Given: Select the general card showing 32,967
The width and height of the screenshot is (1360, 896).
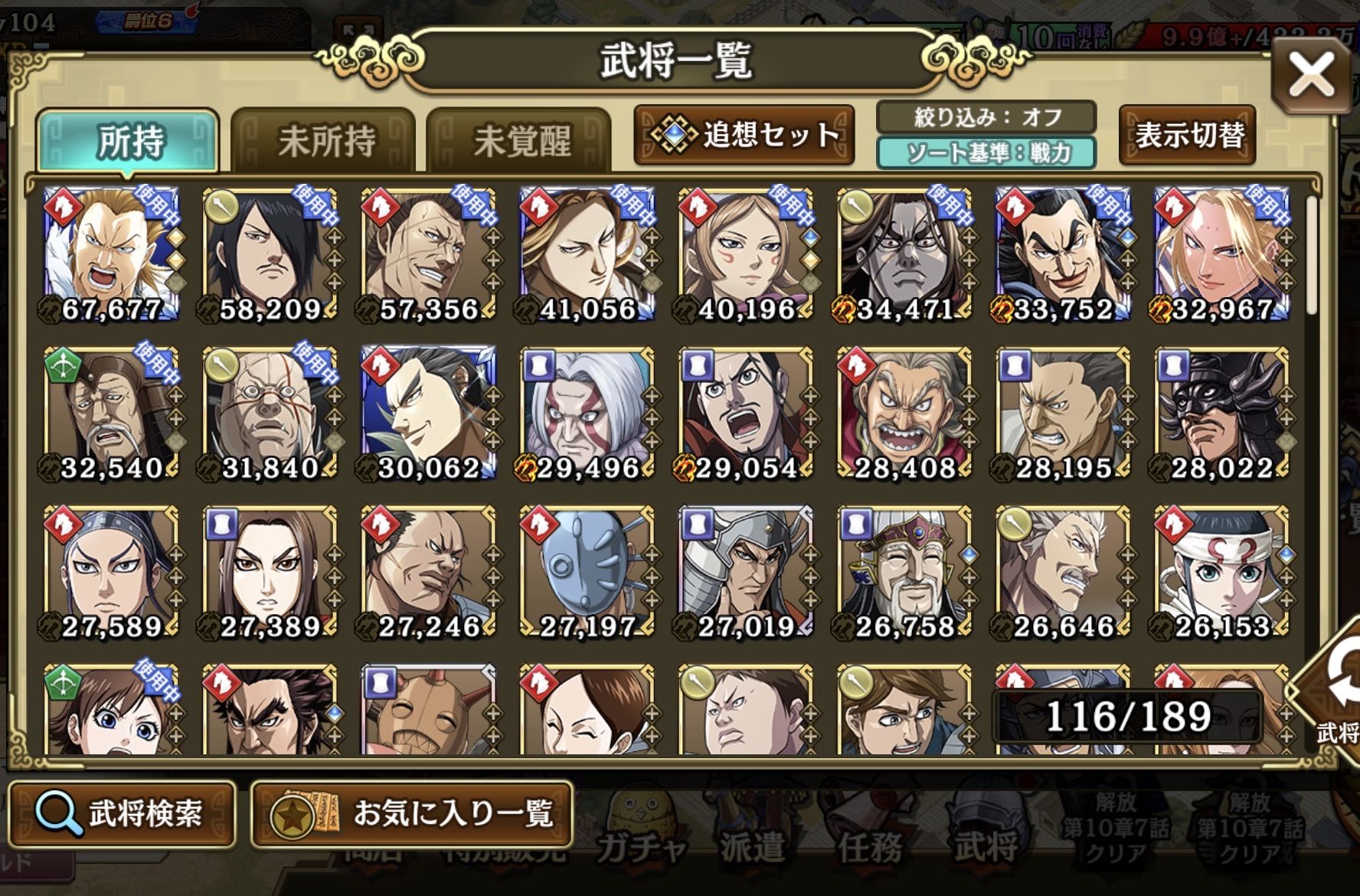Looking at the screenshot, I should click(1221, 254).
